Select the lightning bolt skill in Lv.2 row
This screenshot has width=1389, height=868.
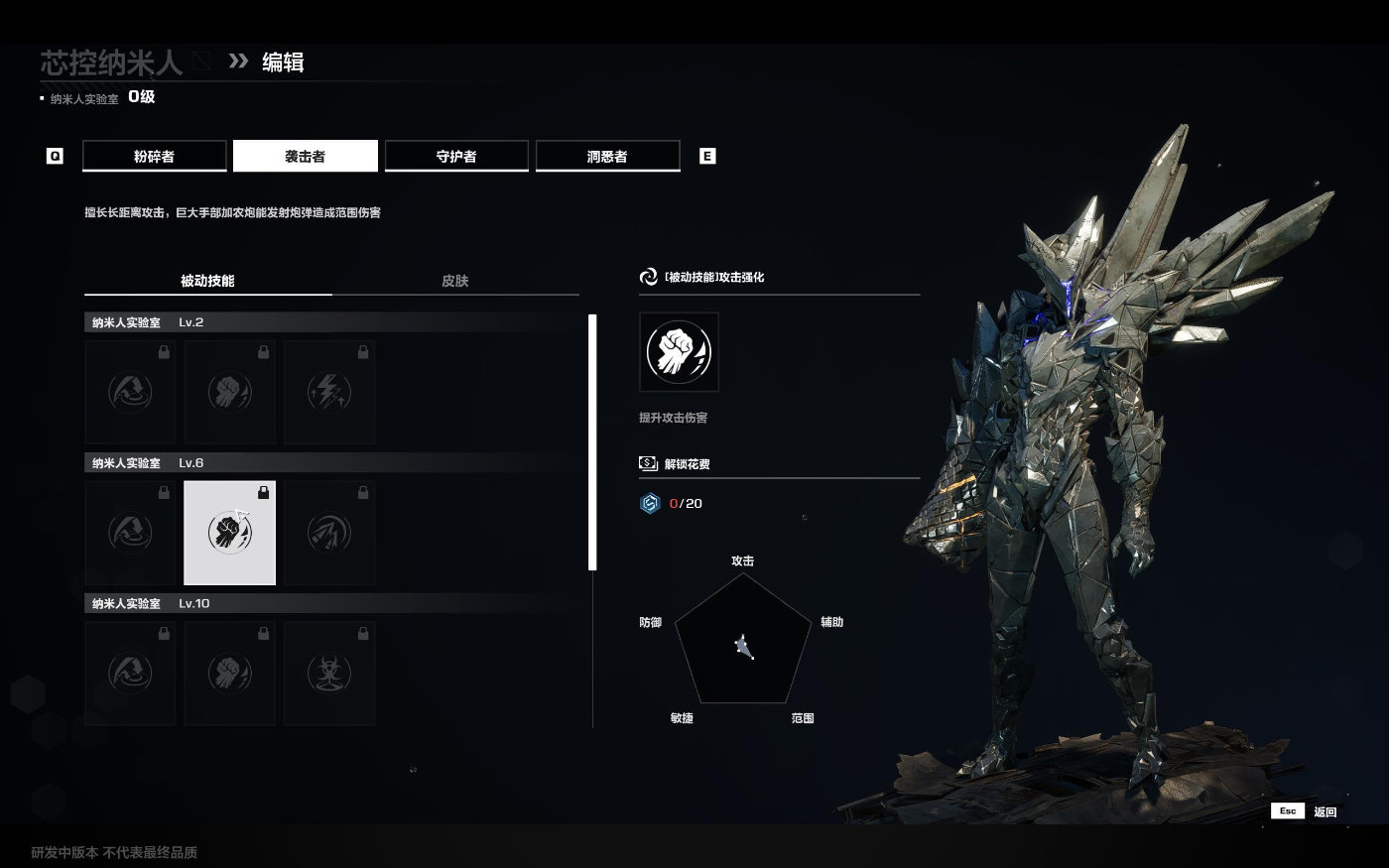pyautogui.click(x=329, y=392)
